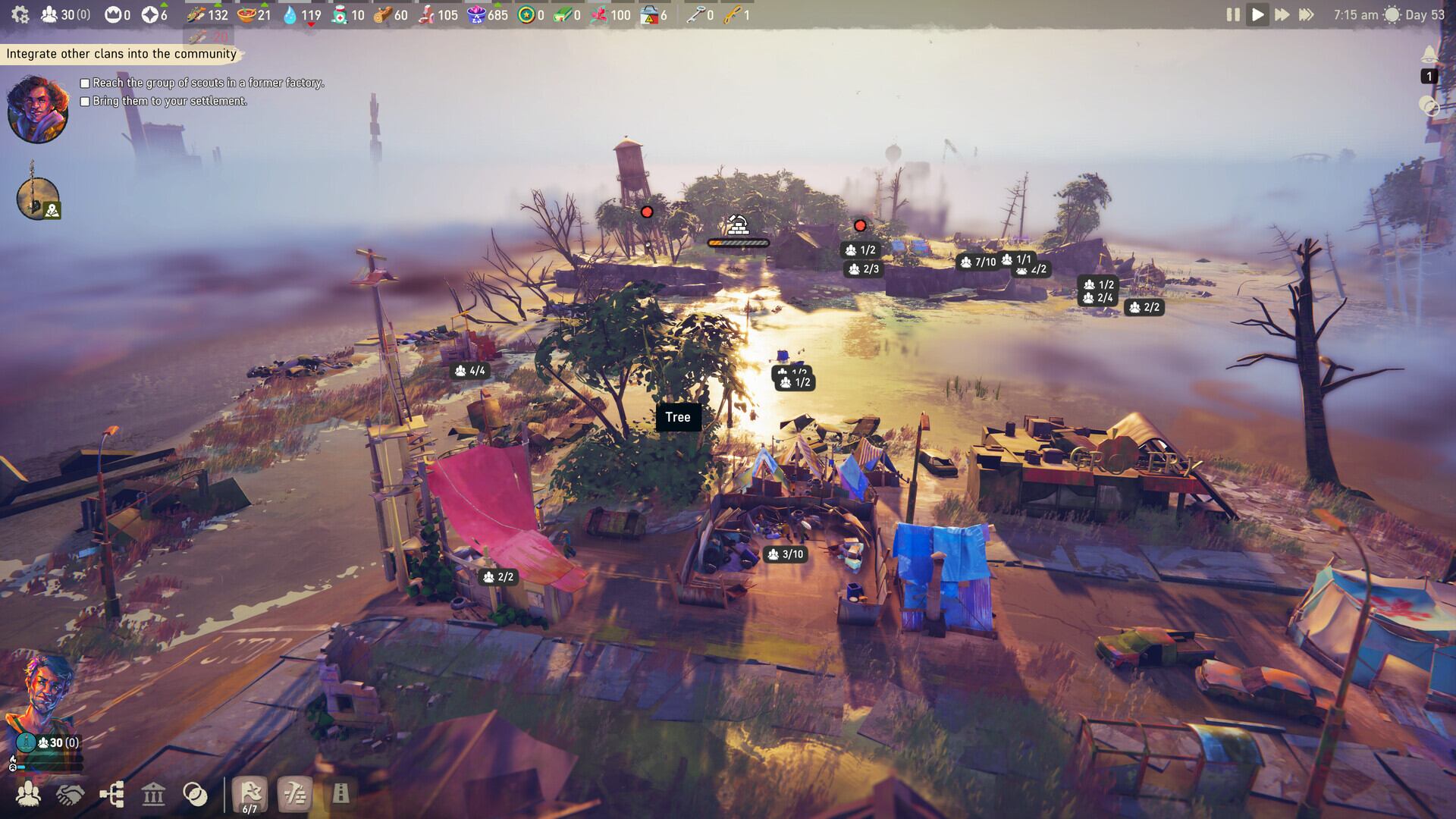The image size is (1456, 819).
Task: Click the quest title 'Integrate other clans into the community'
Action: coord(121,54)
